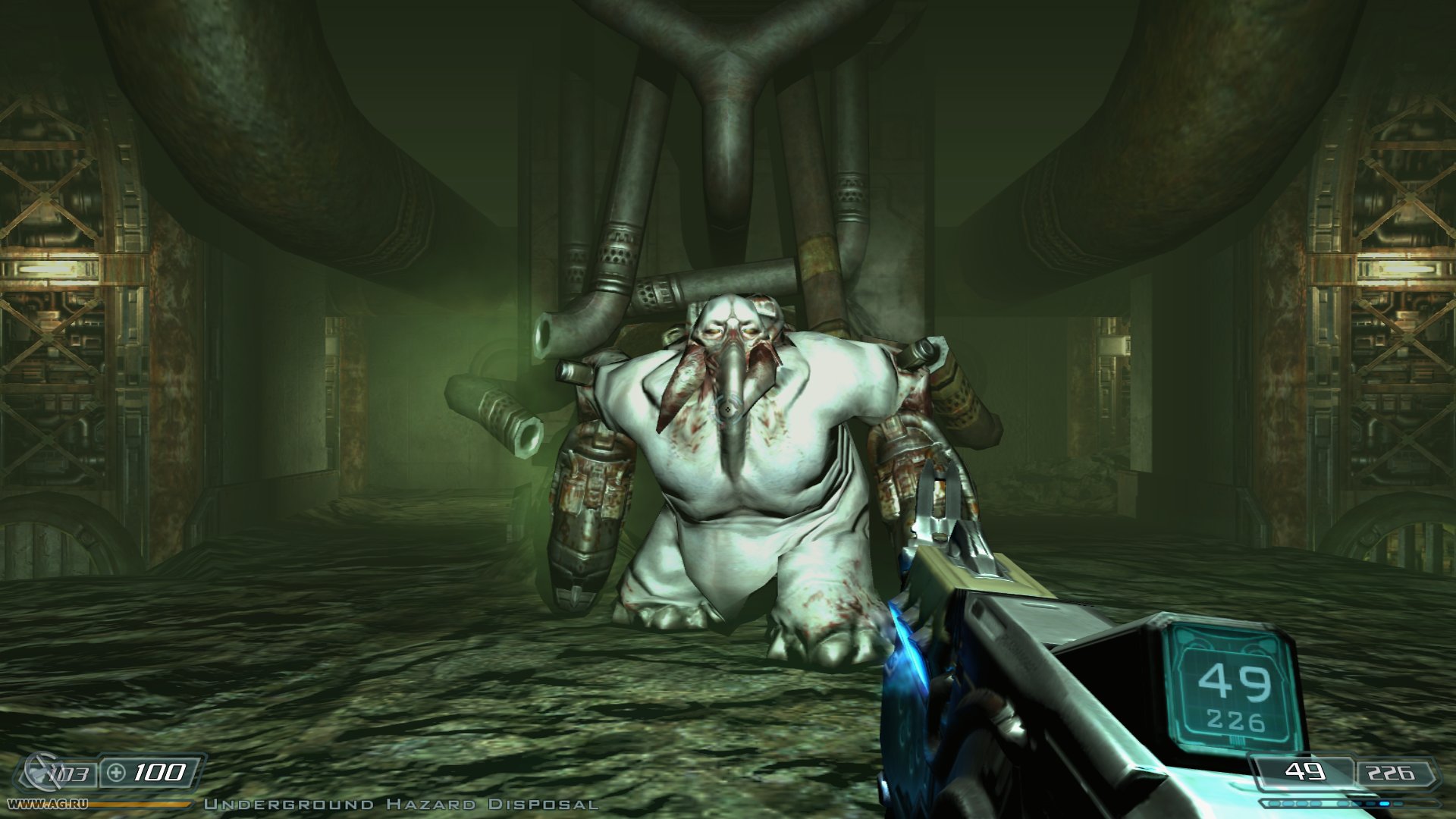This screenshot has width=1456, height=819.
Task: Toggle the leftmost blue clip segment
Action: tap(1274, 804)
